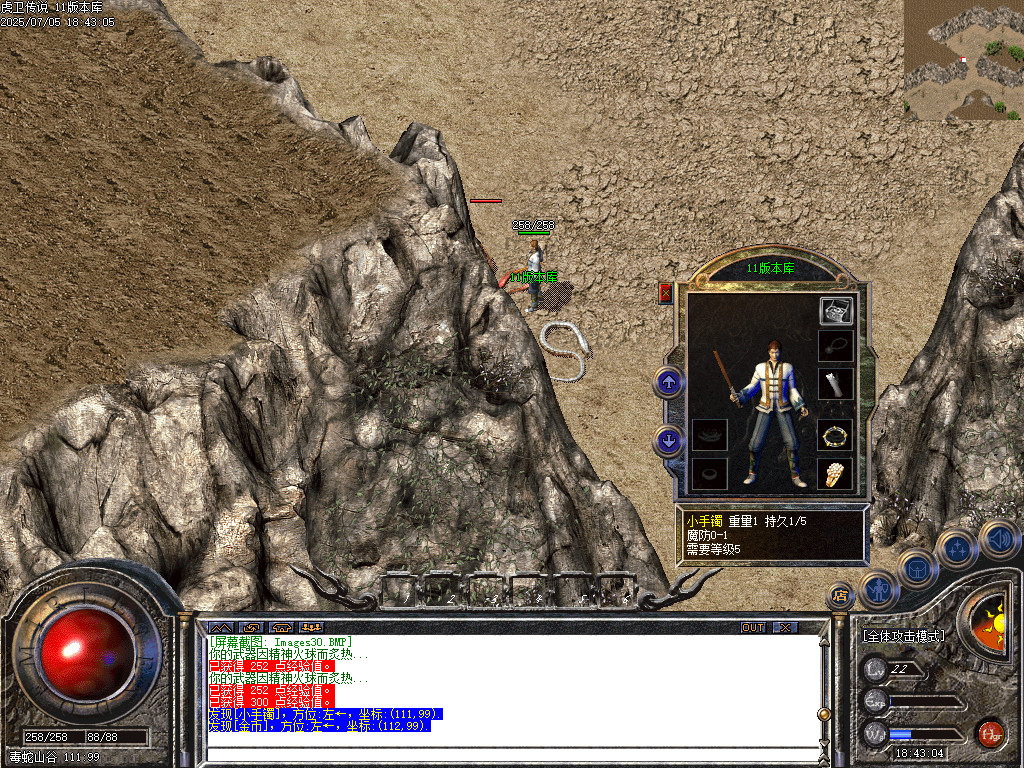Toggle sound with the speaker button
This screenshot has width=1024, height=768.
[998, 538]
